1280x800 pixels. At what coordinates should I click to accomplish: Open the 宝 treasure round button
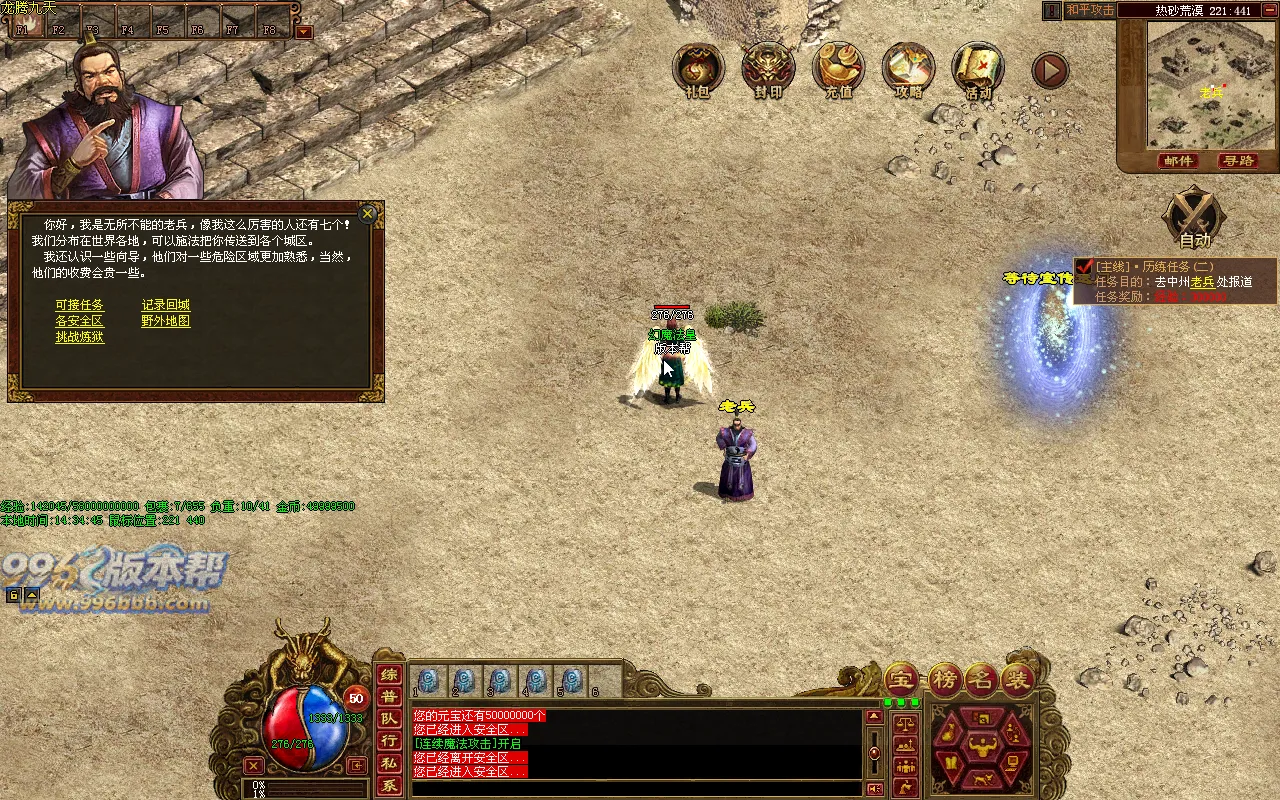click(x=900, y=680)
